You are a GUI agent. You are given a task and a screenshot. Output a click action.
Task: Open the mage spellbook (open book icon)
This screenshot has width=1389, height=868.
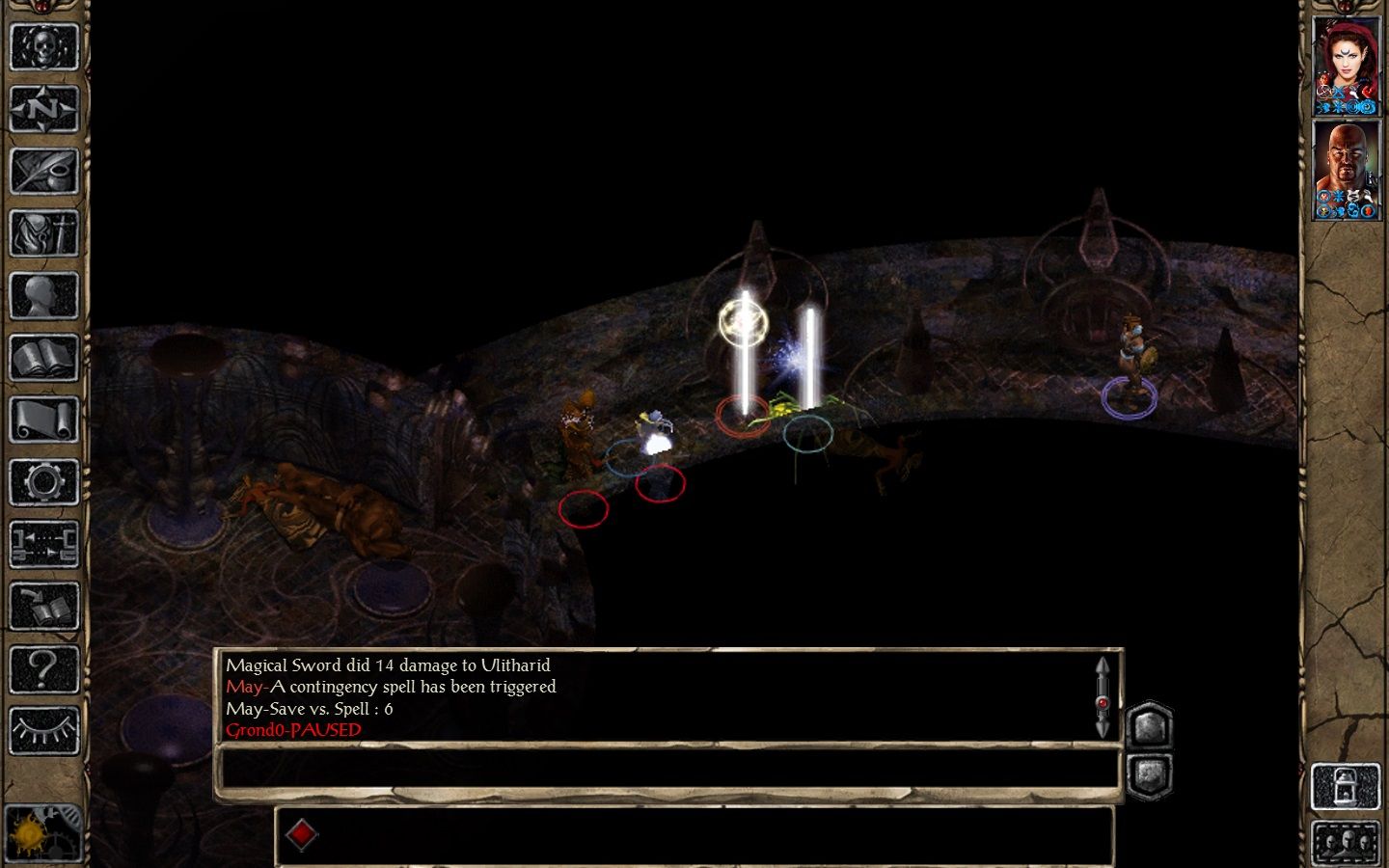click(x=43, y=358)
